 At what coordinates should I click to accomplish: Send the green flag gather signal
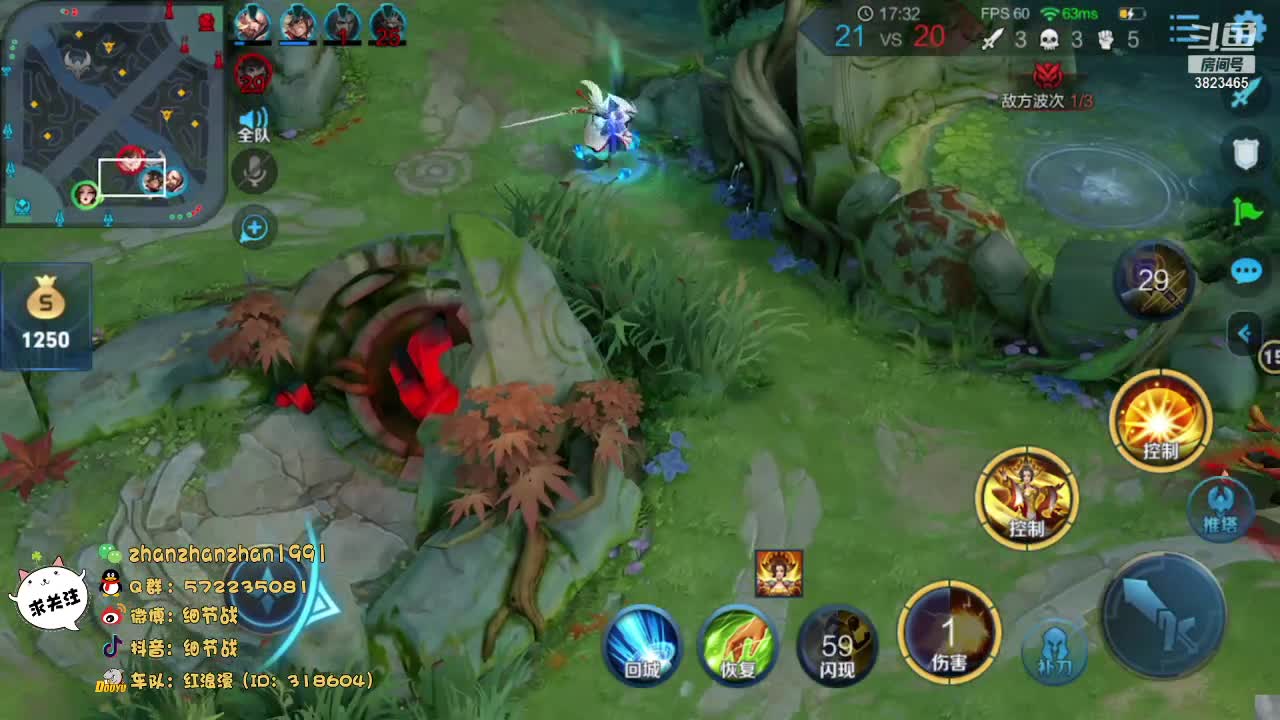coord(1246,211)
